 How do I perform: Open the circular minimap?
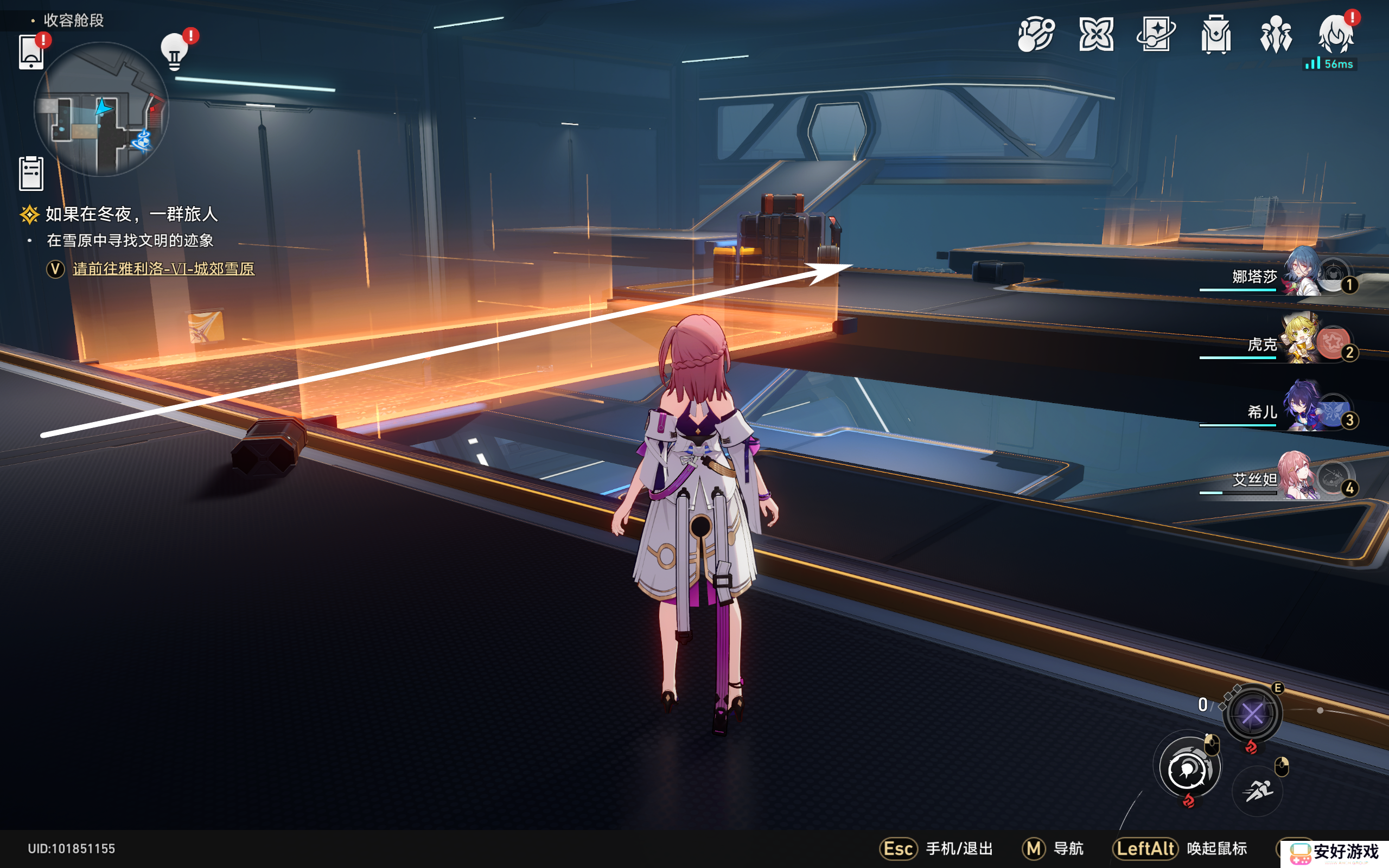(101, 109)
